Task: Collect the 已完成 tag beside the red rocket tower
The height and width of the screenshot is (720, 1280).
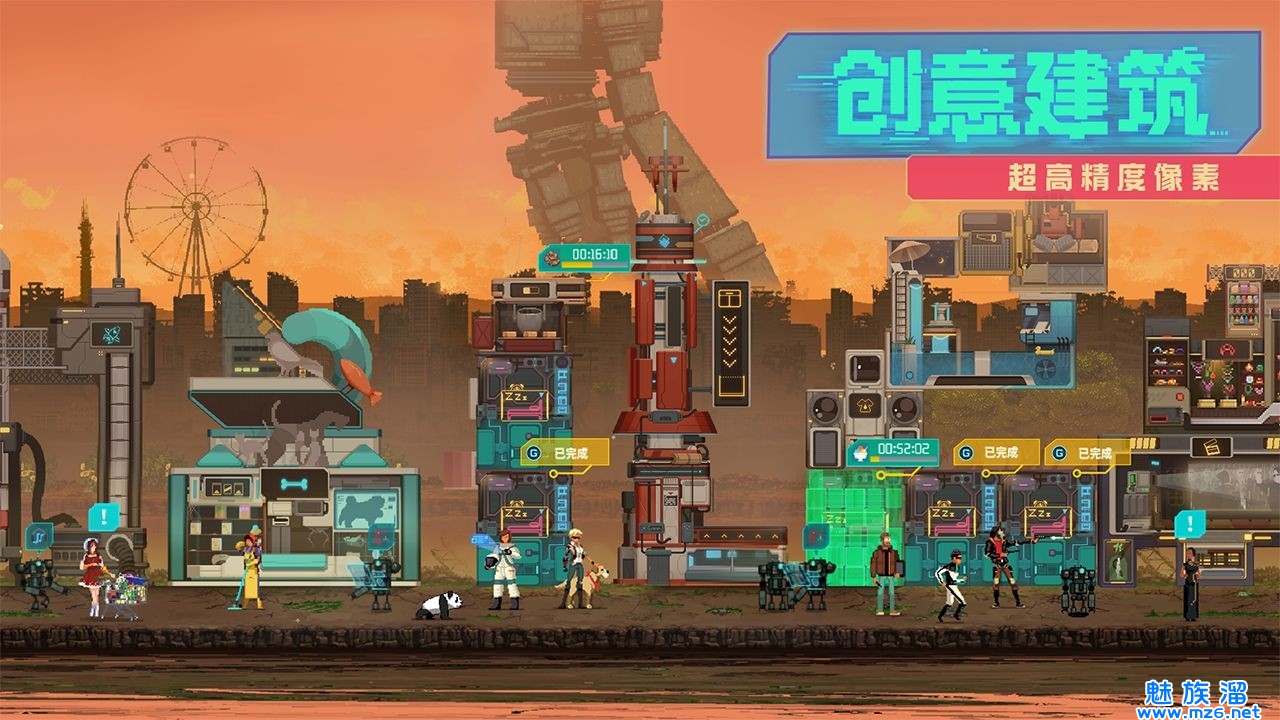Action: tap(564, 453)
